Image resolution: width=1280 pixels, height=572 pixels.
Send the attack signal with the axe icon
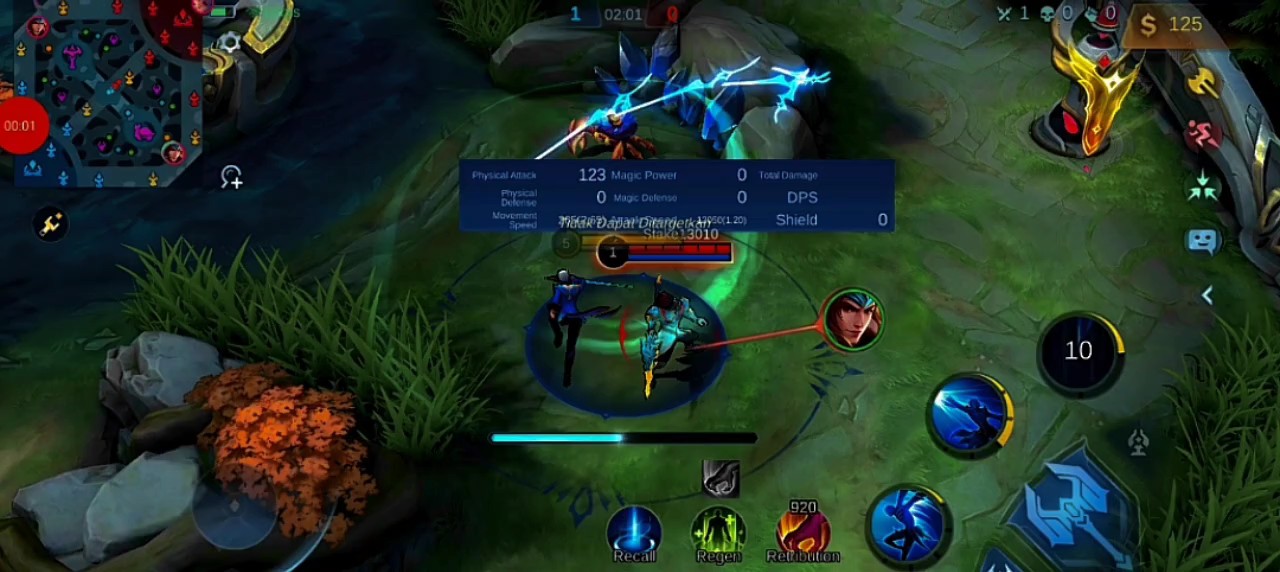point(1203,82)
